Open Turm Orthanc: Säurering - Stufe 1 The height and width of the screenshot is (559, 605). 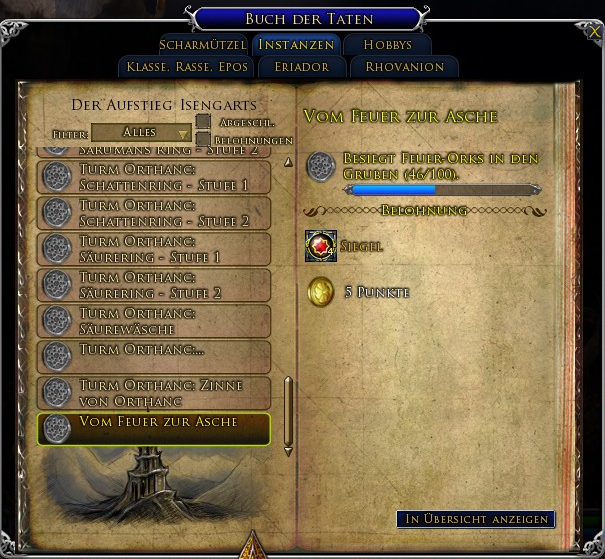[x=154, y=249]
